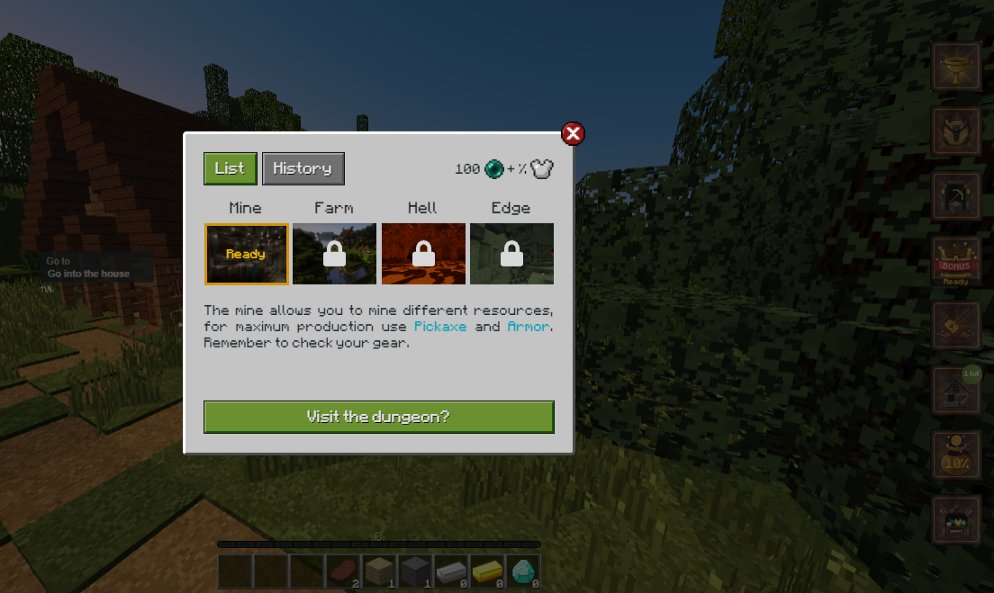Follow the Pickaxe link in the description
The width and height of the screenshot is (994, 593).
pos(440,327)
